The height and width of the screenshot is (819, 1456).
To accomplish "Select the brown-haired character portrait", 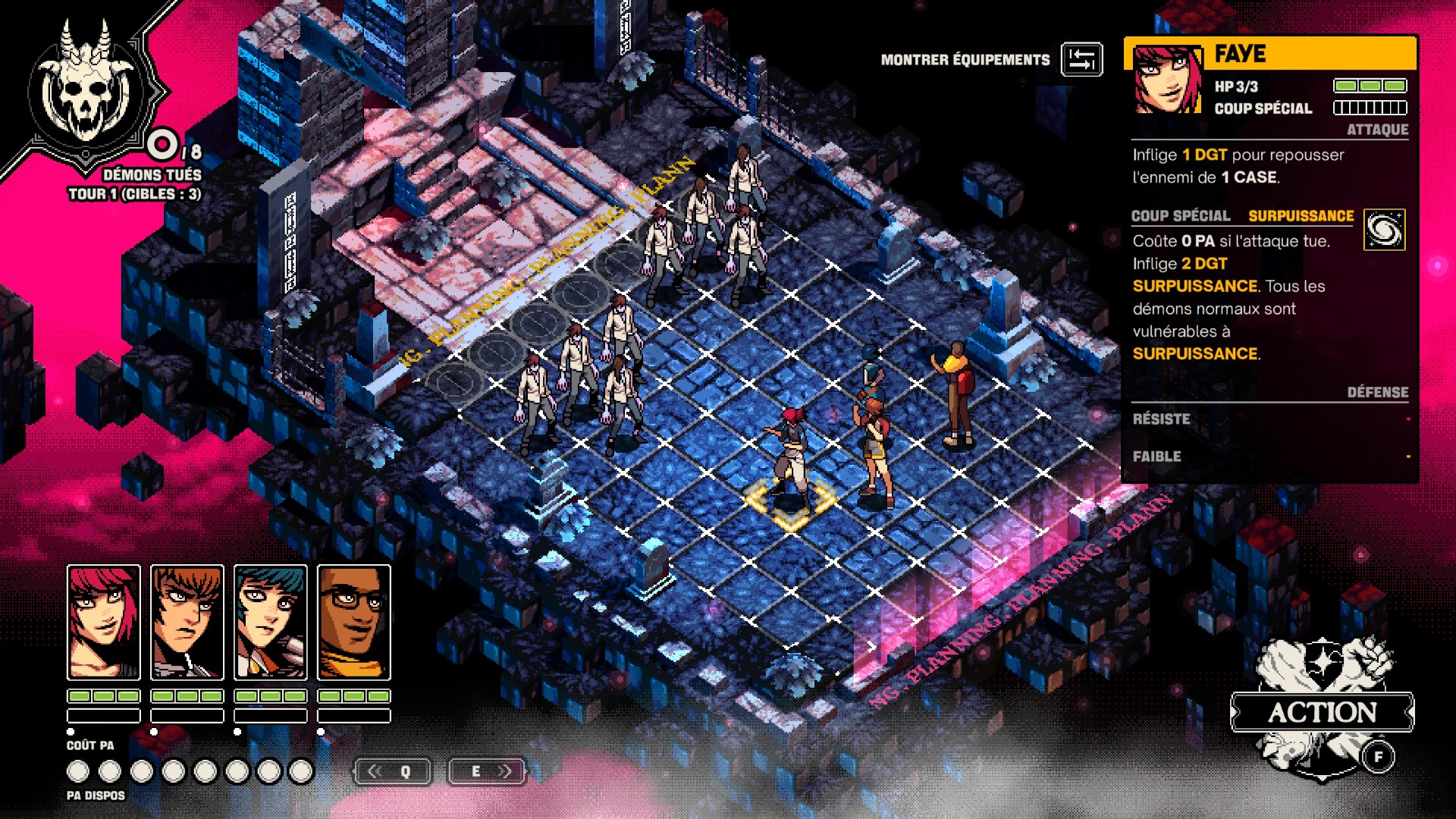I will 187,622.
